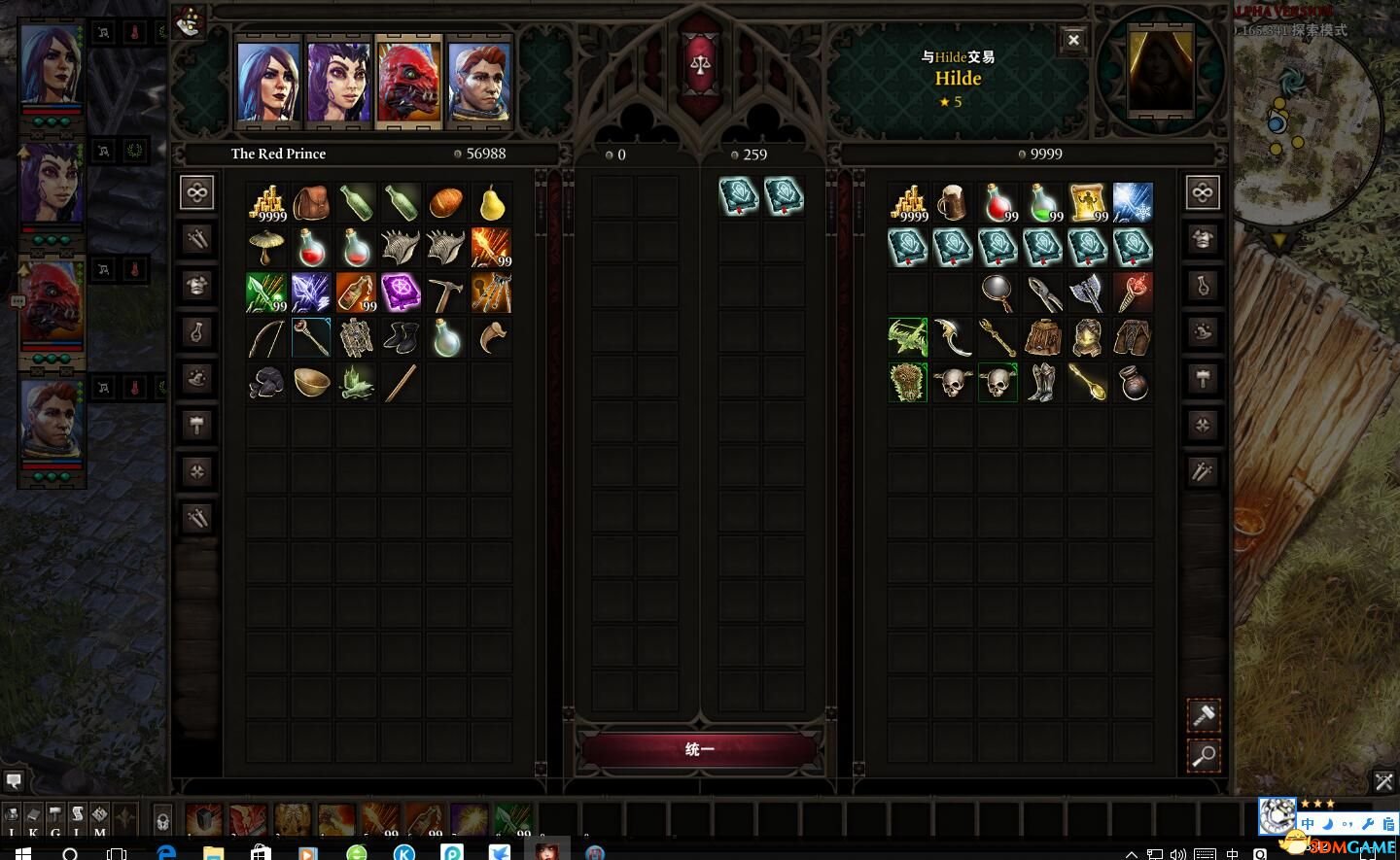Select the beer mug in Hilde's stock
Screen dimensions: 1400x860
coord(953,203)
